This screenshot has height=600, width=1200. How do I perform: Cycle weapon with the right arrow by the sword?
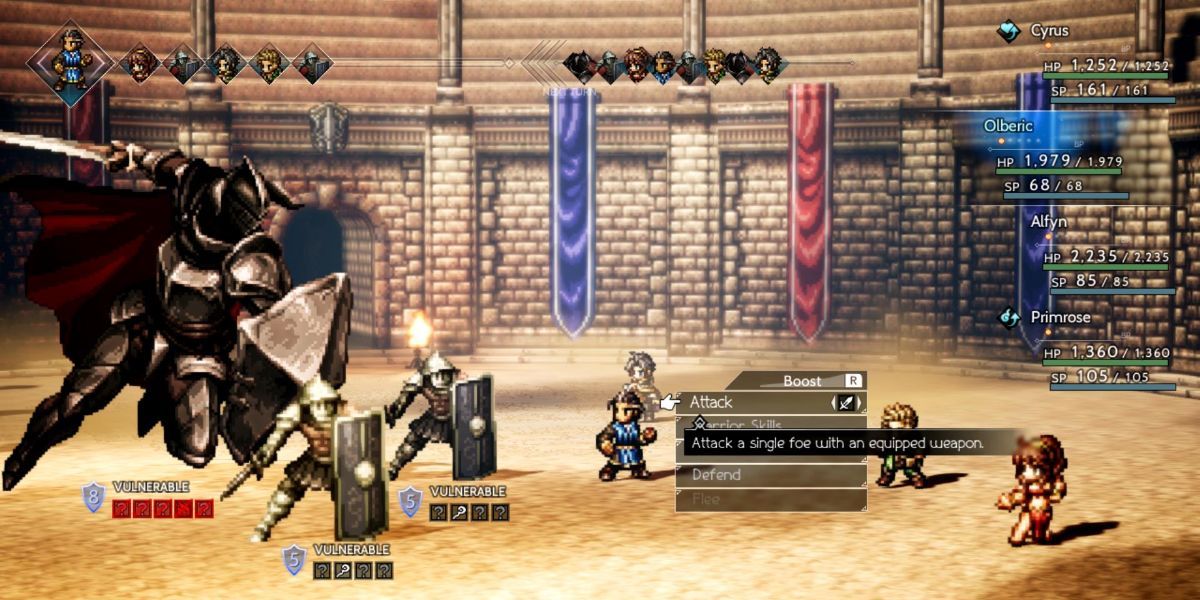(x=860, y=403)
